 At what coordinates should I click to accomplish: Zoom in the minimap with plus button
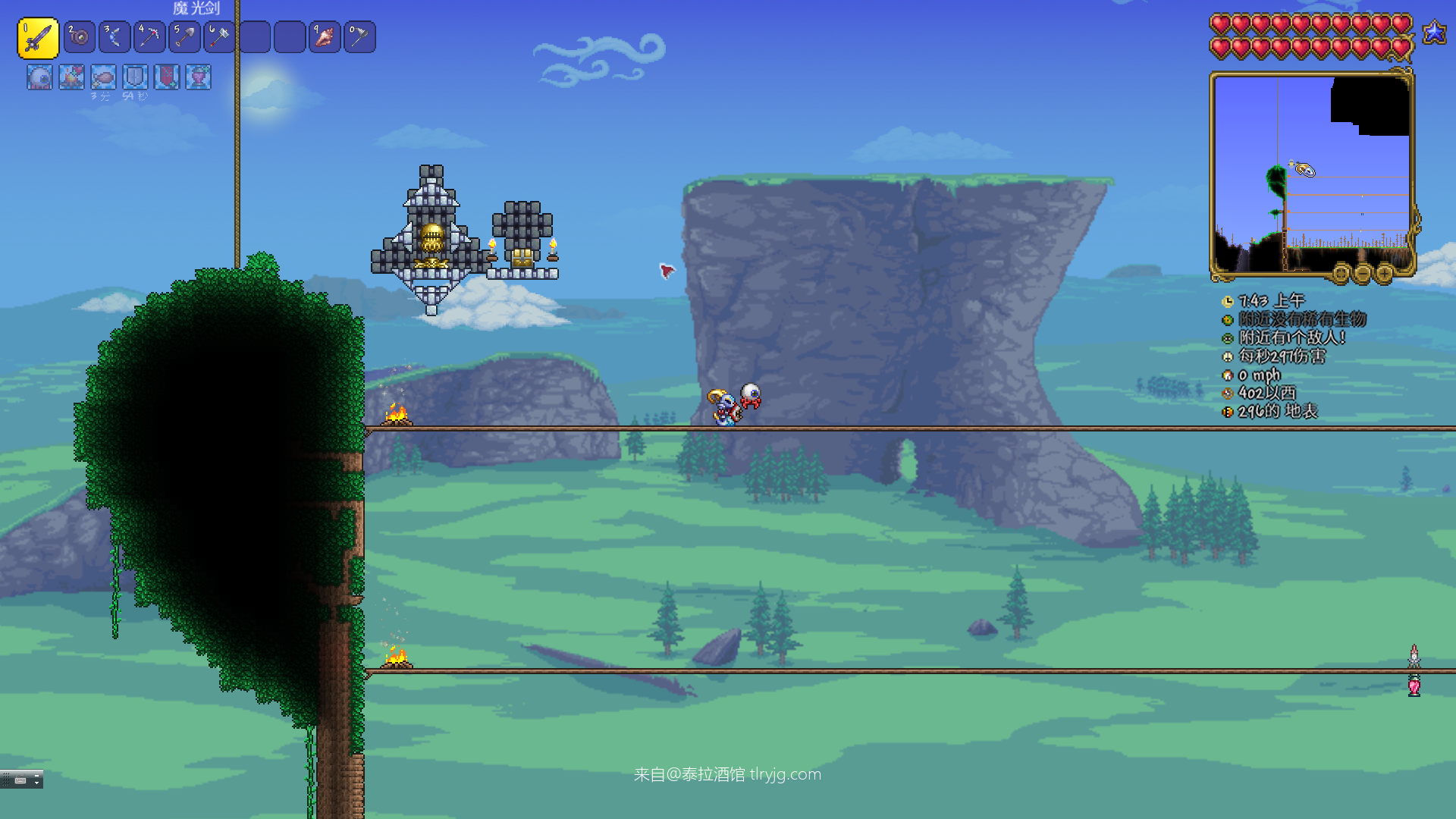1384,273
